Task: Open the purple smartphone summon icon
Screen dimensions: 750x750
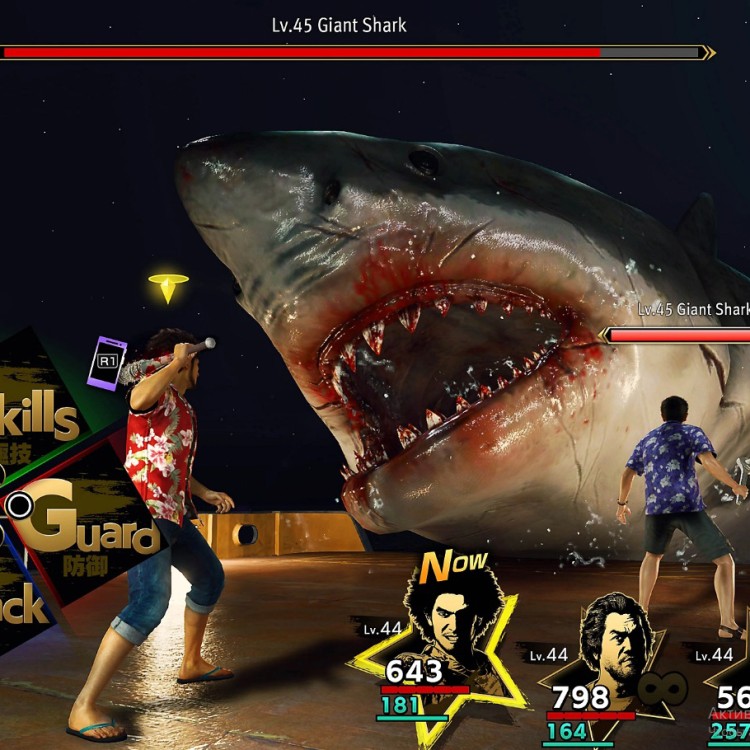Action: click(107, 362)
